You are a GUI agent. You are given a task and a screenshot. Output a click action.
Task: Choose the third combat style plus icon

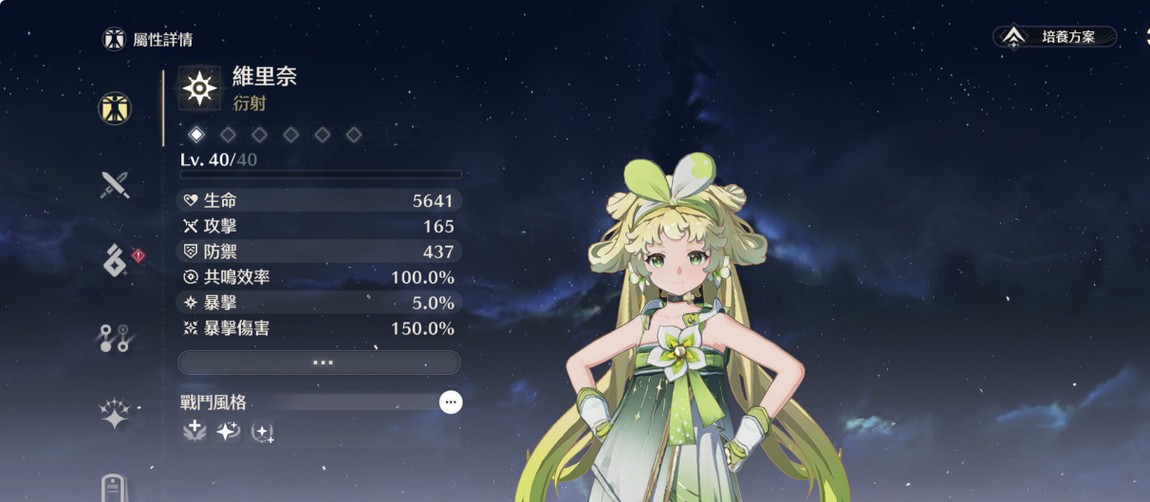click(x=262, y=432)
